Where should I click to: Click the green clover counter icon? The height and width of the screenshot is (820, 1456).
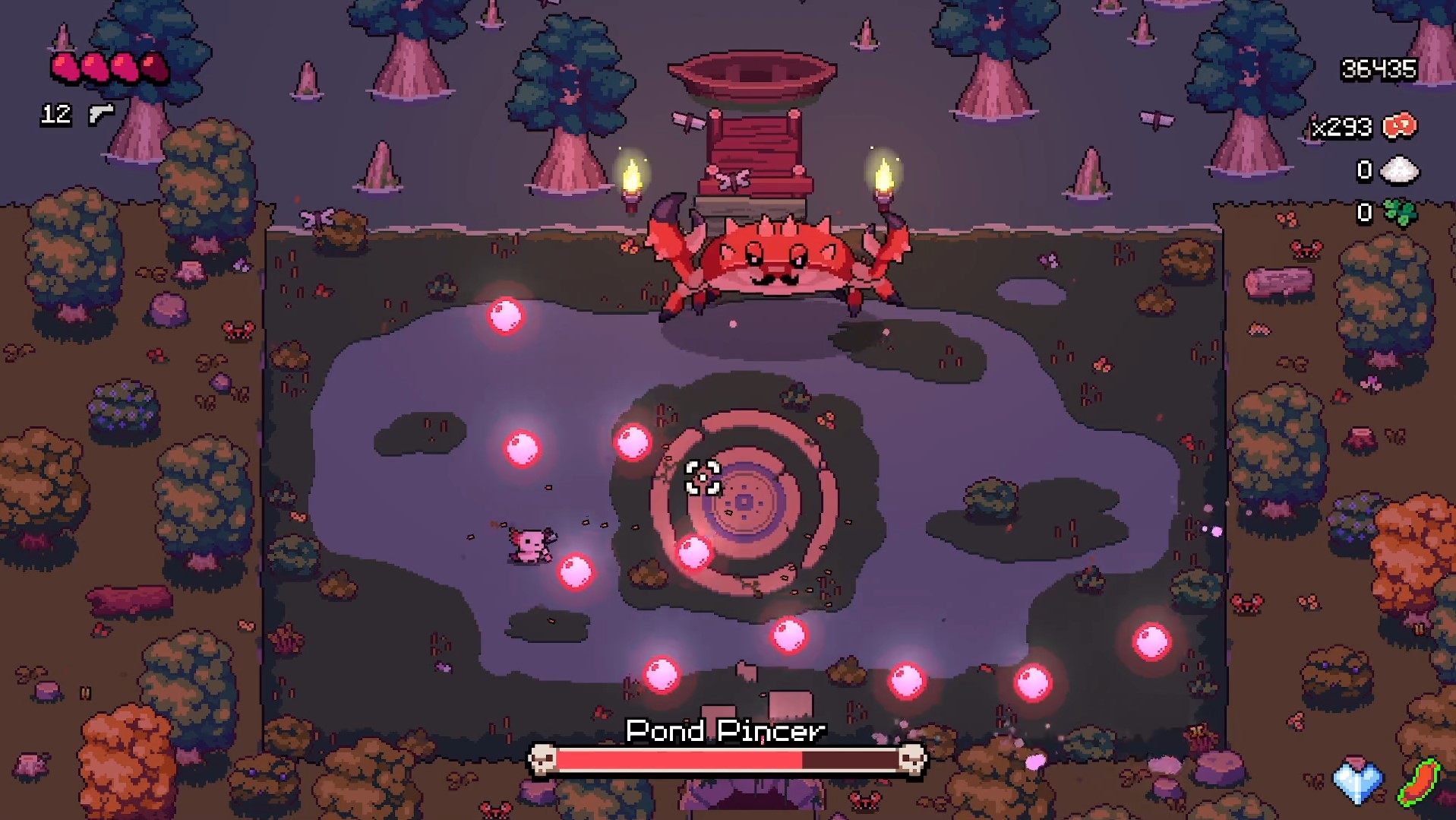1399,213
